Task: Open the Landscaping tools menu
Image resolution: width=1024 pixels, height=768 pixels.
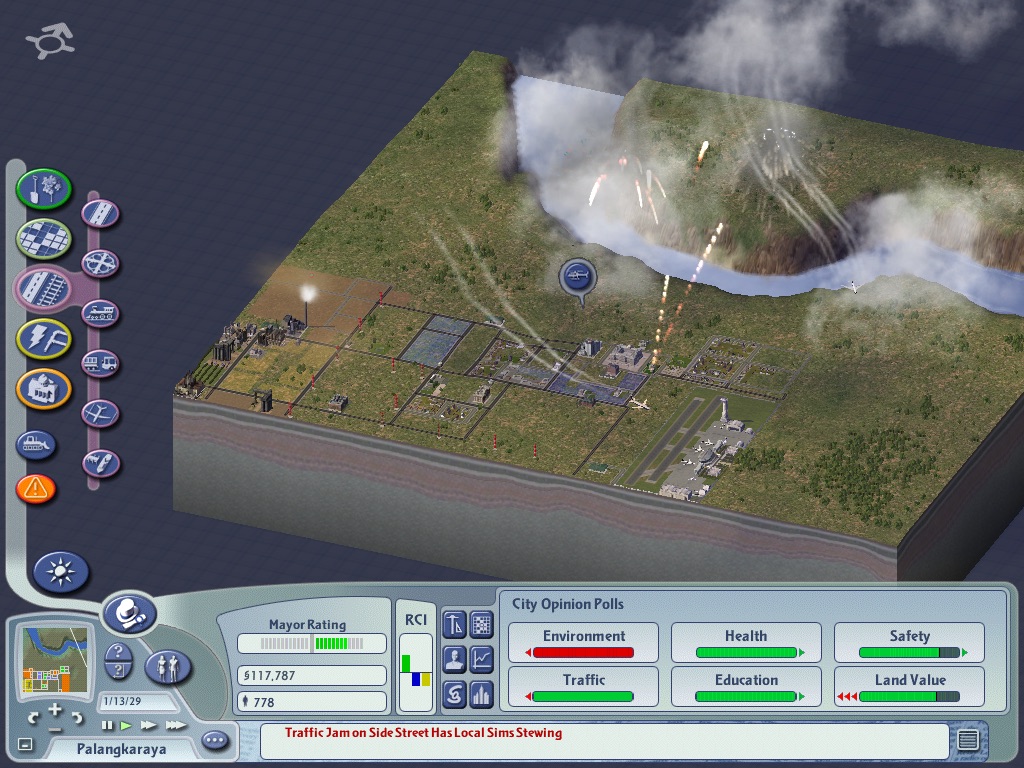Action: [44, 188]
